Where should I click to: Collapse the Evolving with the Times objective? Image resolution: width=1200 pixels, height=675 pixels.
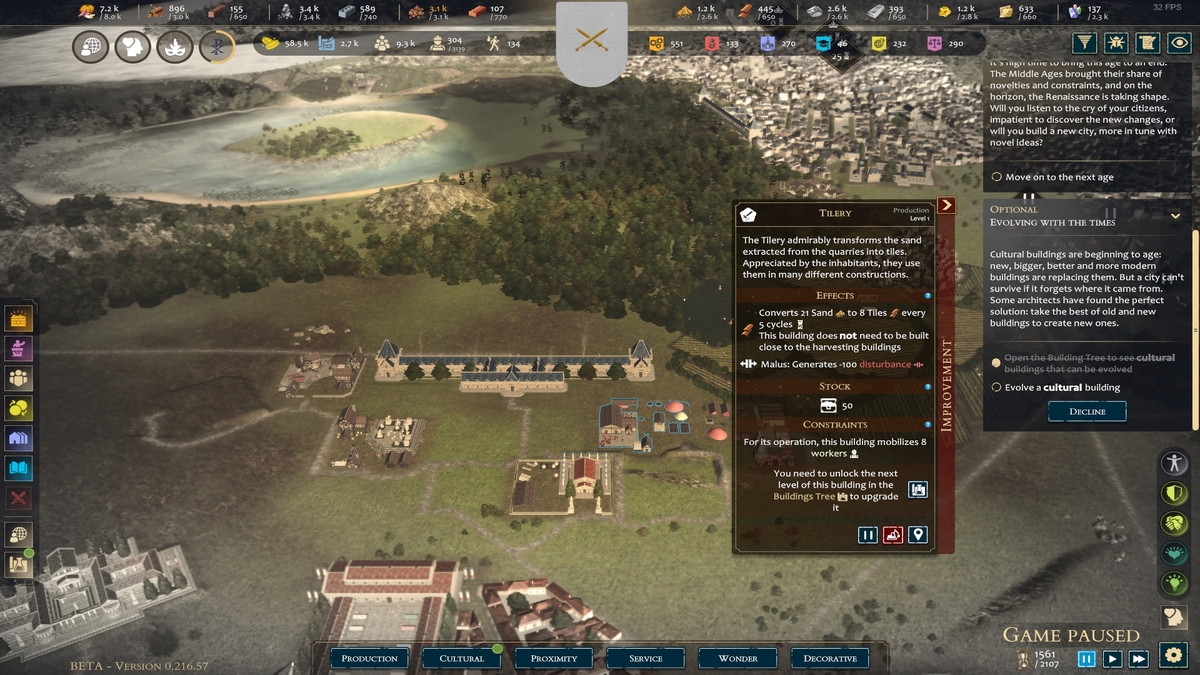[x=1176, y=215]
